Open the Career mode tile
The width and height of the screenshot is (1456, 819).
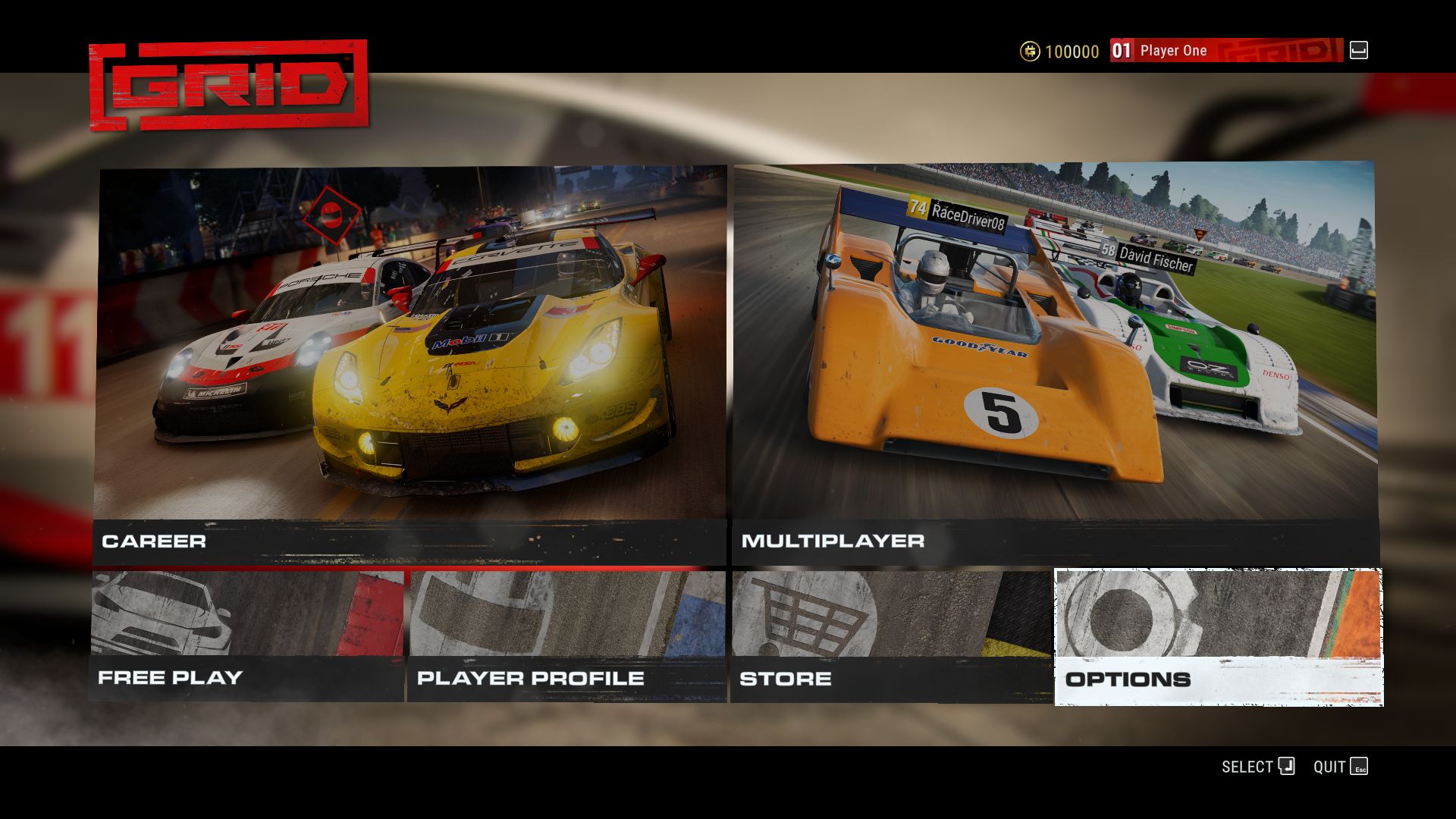click(x=409, y=364)
